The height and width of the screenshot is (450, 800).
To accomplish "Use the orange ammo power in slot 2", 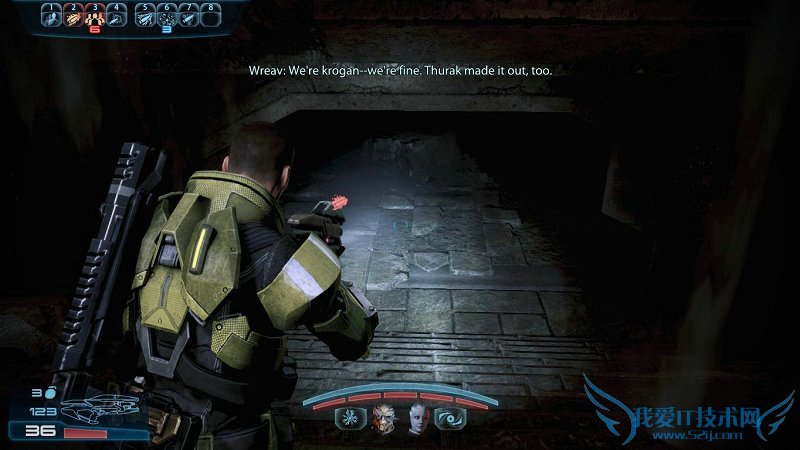I will (x=73, y=15).
